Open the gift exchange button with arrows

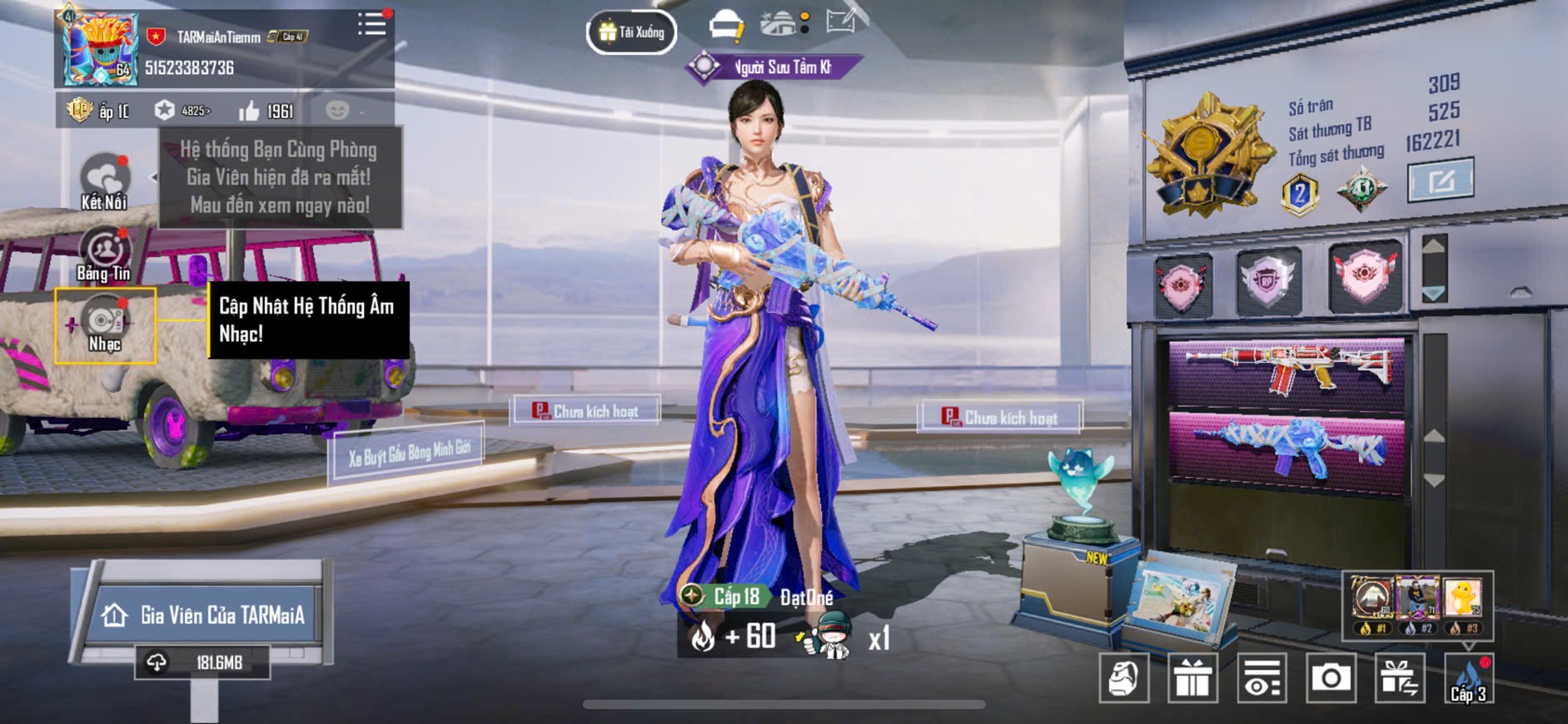click(1399, 678)
